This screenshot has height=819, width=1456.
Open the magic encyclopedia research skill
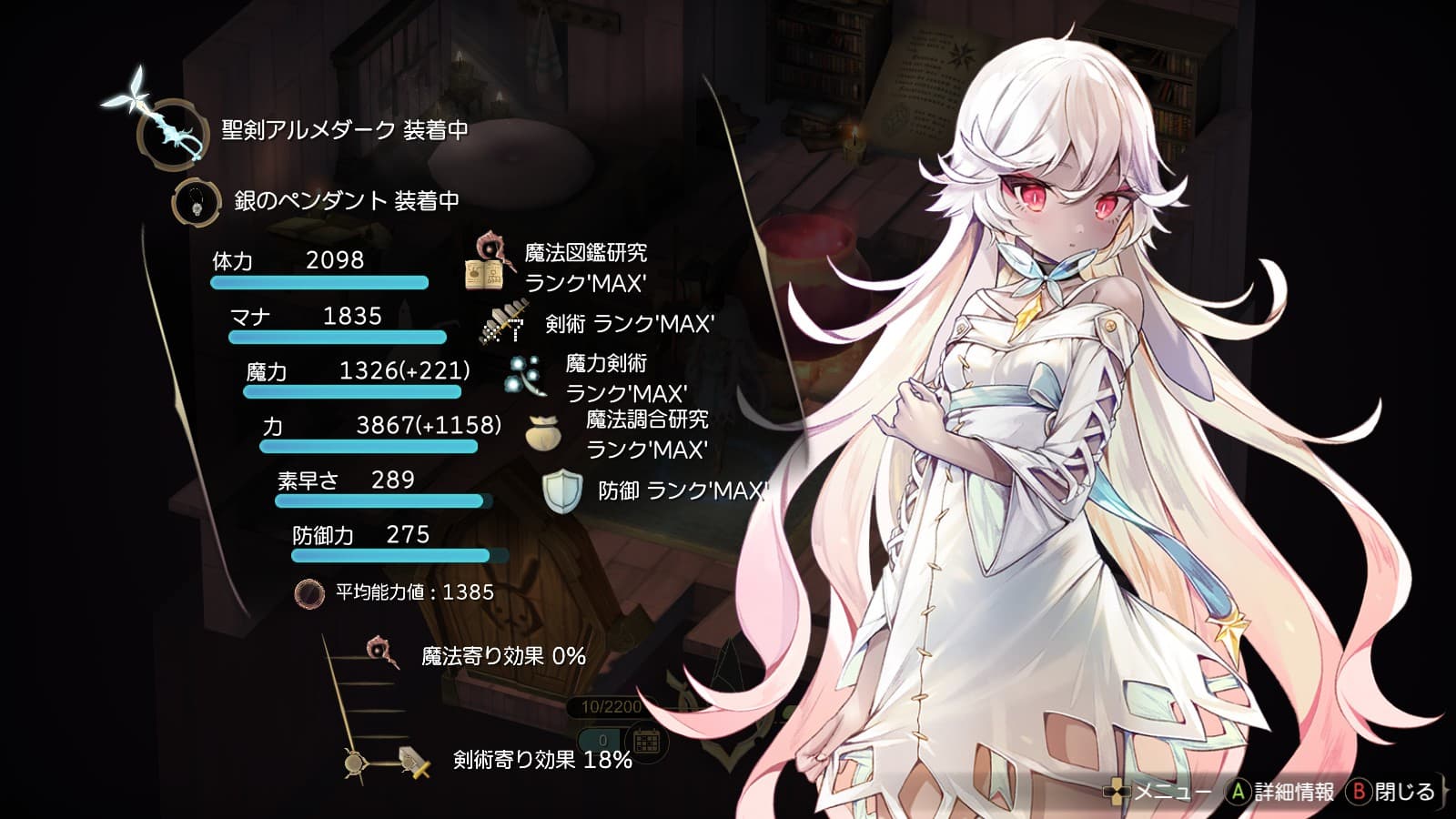pyautogui.click(x=486, y=264)
